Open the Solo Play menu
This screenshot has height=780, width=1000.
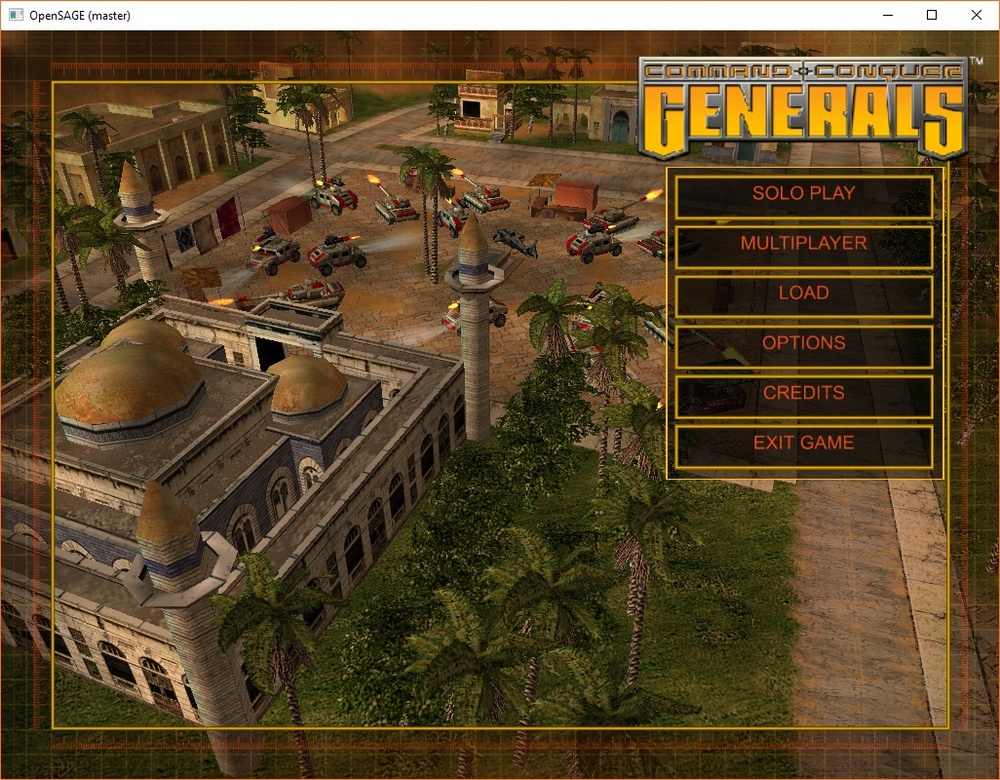tap(804, 194)
